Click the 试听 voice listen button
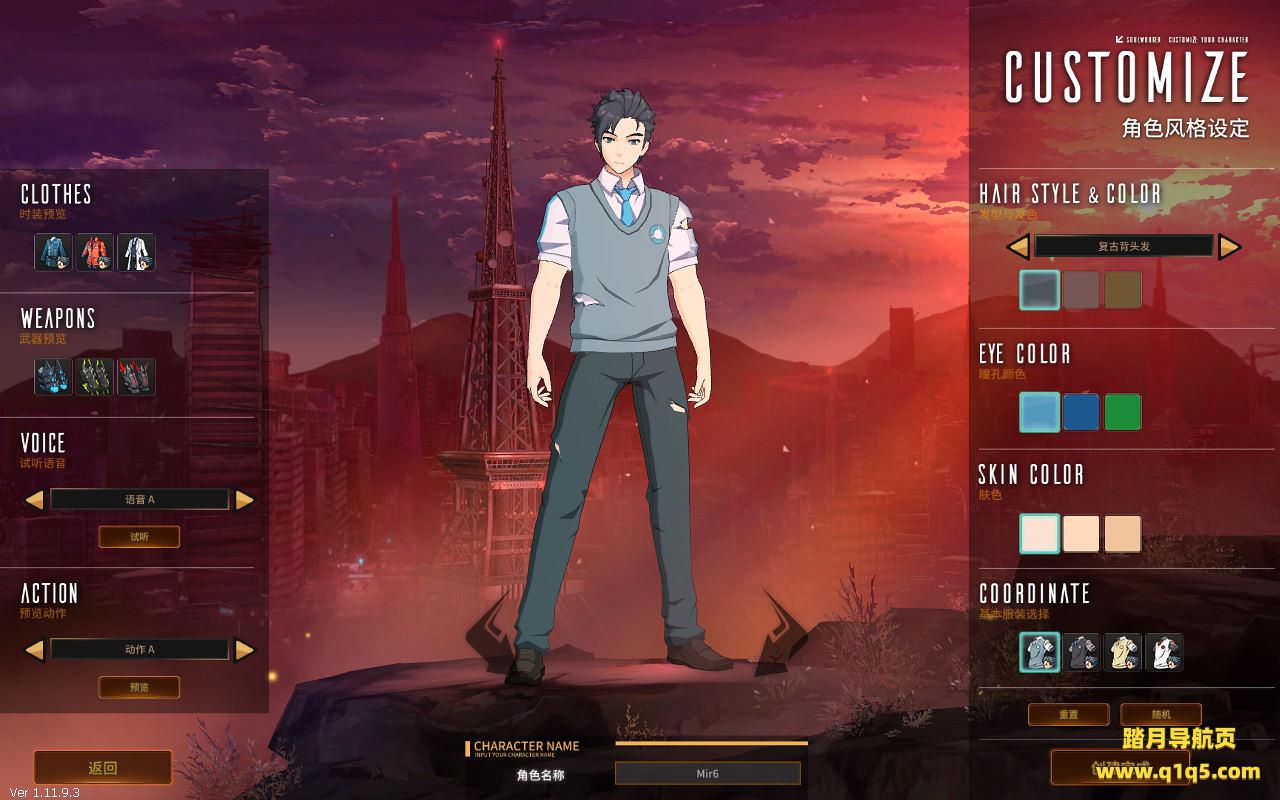This screenshot has height=800, width=1280. [139, 537]
